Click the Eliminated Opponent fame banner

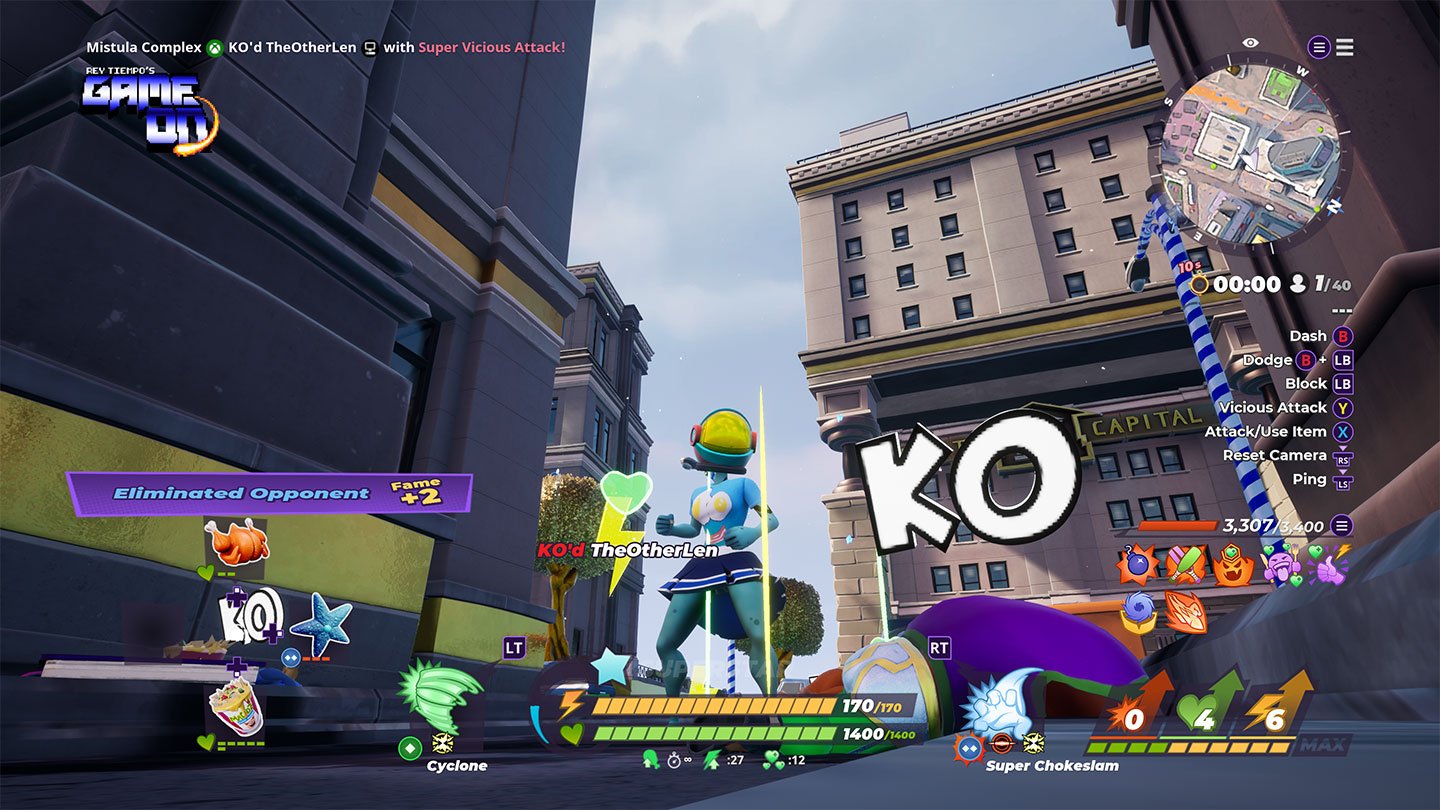click(x=269, y=493)
